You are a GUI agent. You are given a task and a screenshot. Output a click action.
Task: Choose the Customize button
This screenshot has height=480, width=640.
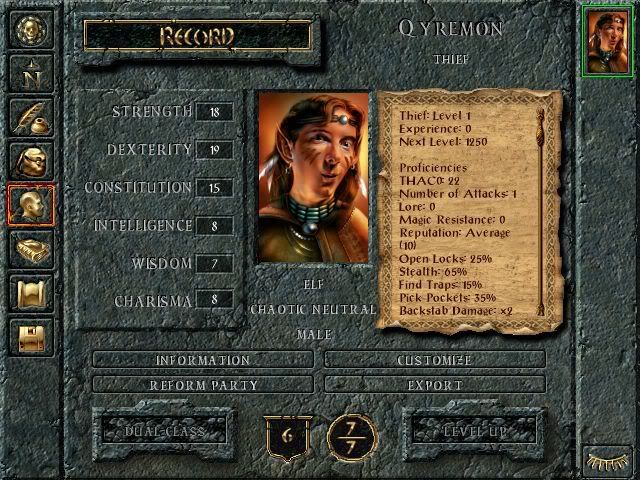point(435,360)
